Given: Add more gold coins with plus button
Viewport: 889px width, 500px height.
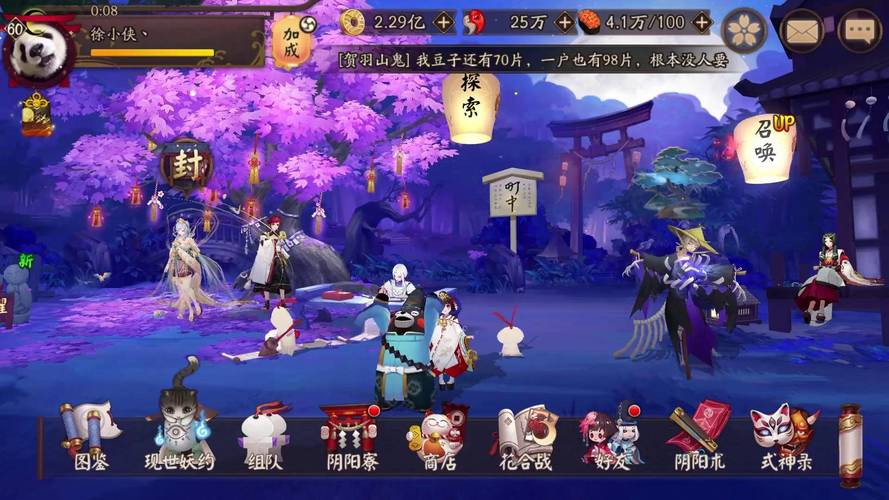Looking at the screenshot, I should pyautogui.click(x=444, y=22).
